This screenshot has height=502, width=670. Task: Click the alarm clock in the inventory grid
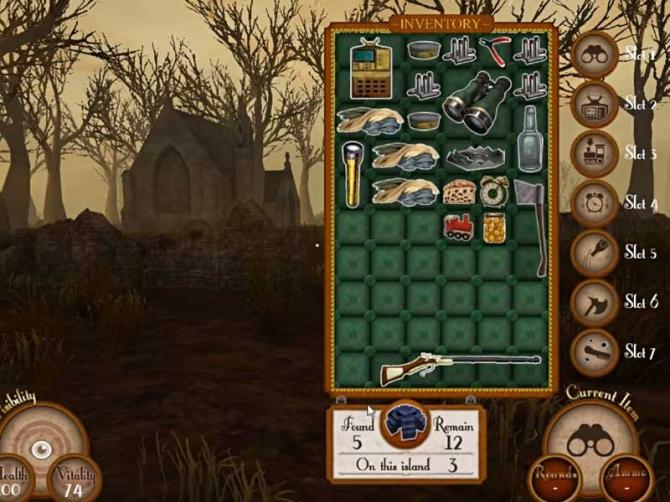click(x=494, y=189)
